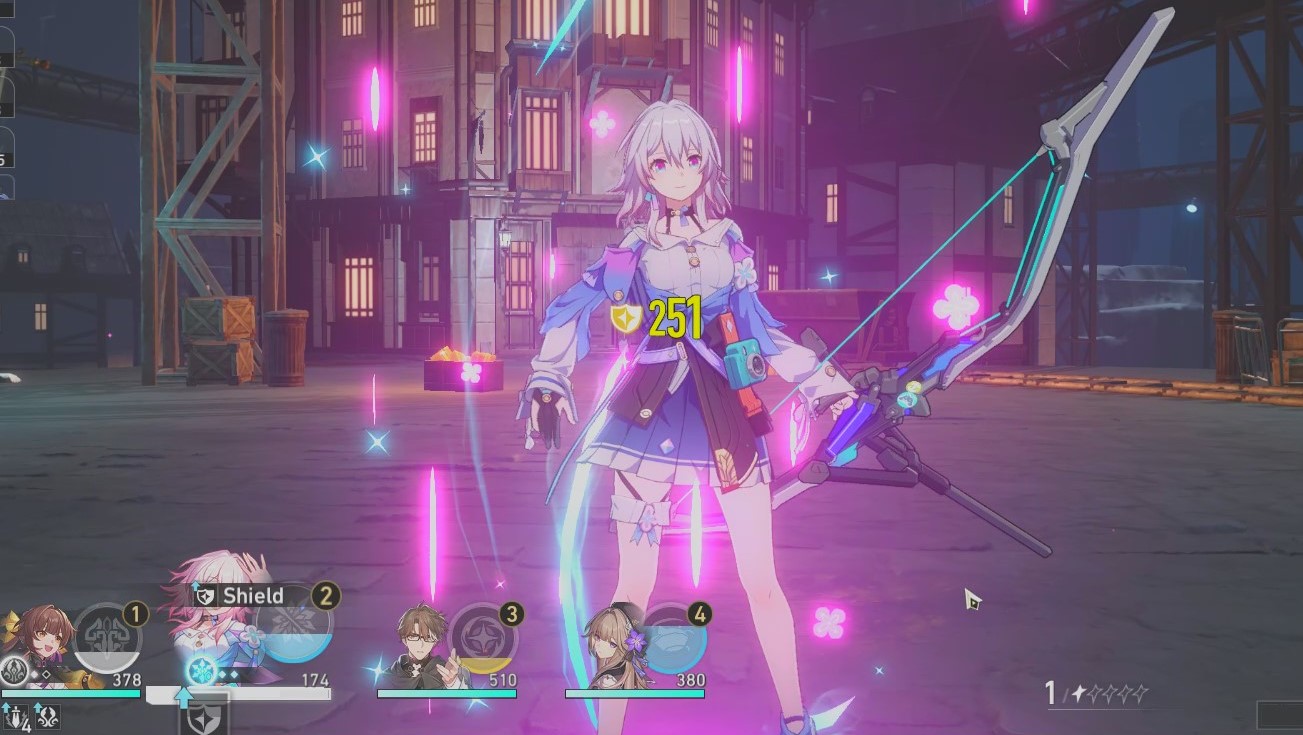1303x735 pixels.
Task: Select the sword buff icon stacked at 4
Action: [x=15, y=717]
